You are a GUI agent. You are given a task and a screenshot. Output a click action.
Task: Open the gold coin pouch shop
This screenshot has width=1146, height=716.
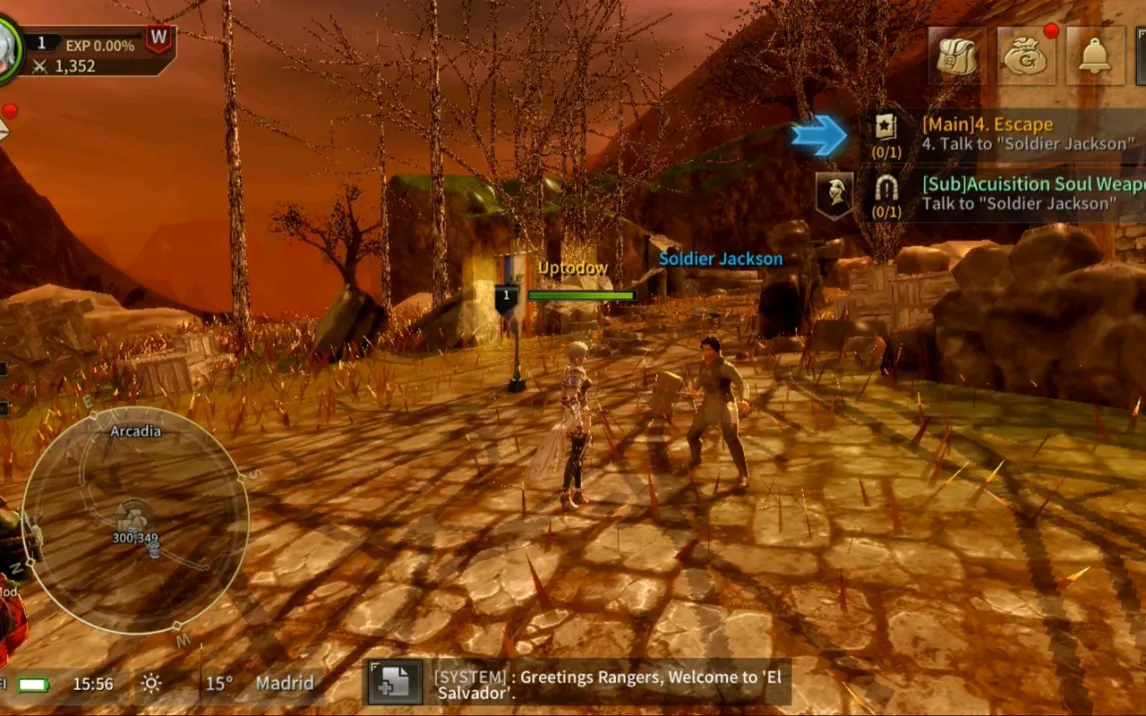tap(1026, 56)
